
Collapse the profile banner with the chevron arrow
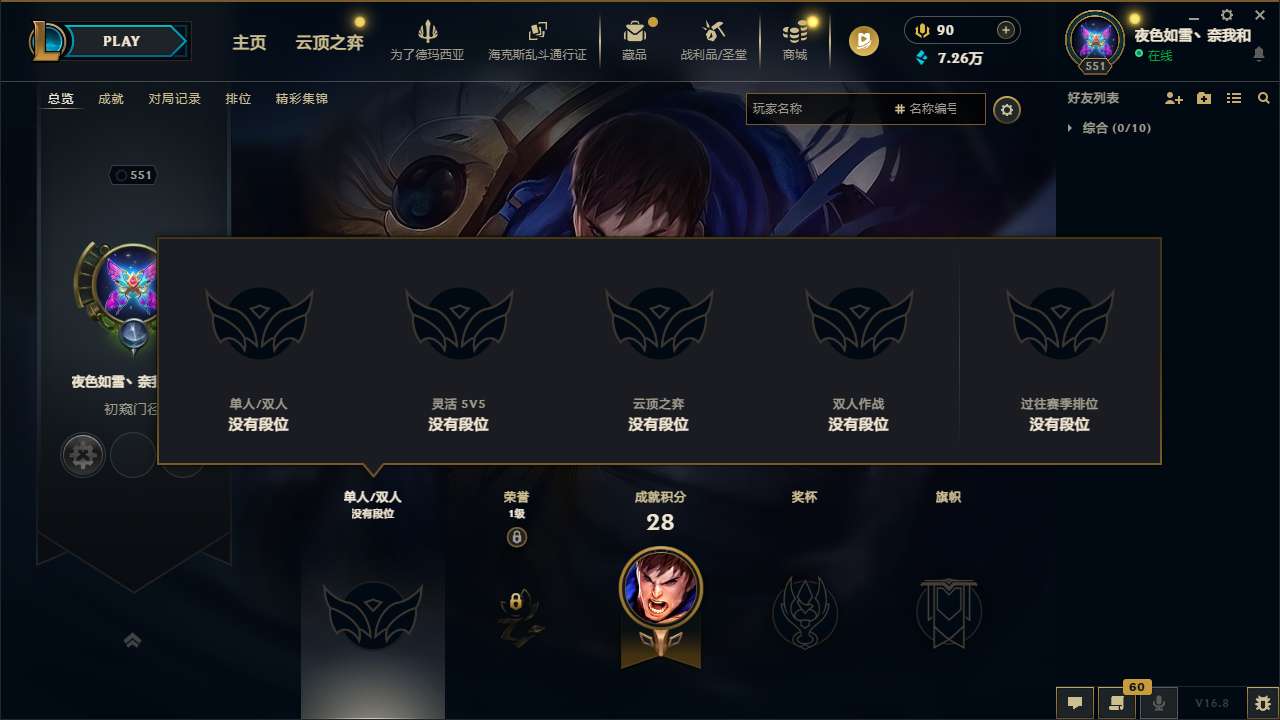[x=133, y=641]
